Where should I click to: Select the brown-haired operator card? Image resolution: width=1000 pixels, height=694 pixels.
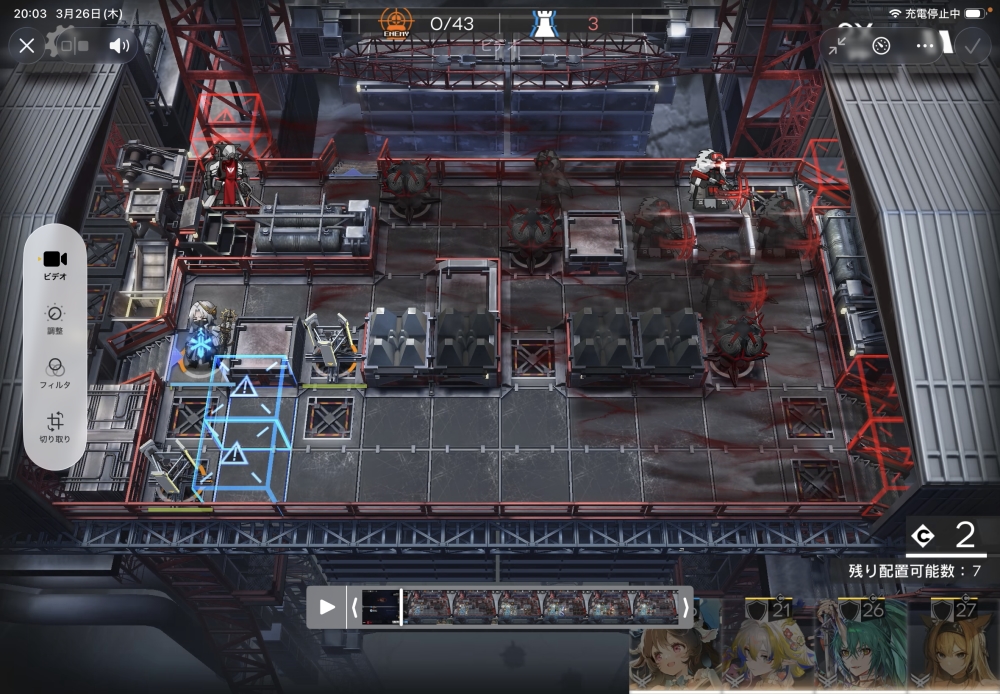click(x=672, y=648)
